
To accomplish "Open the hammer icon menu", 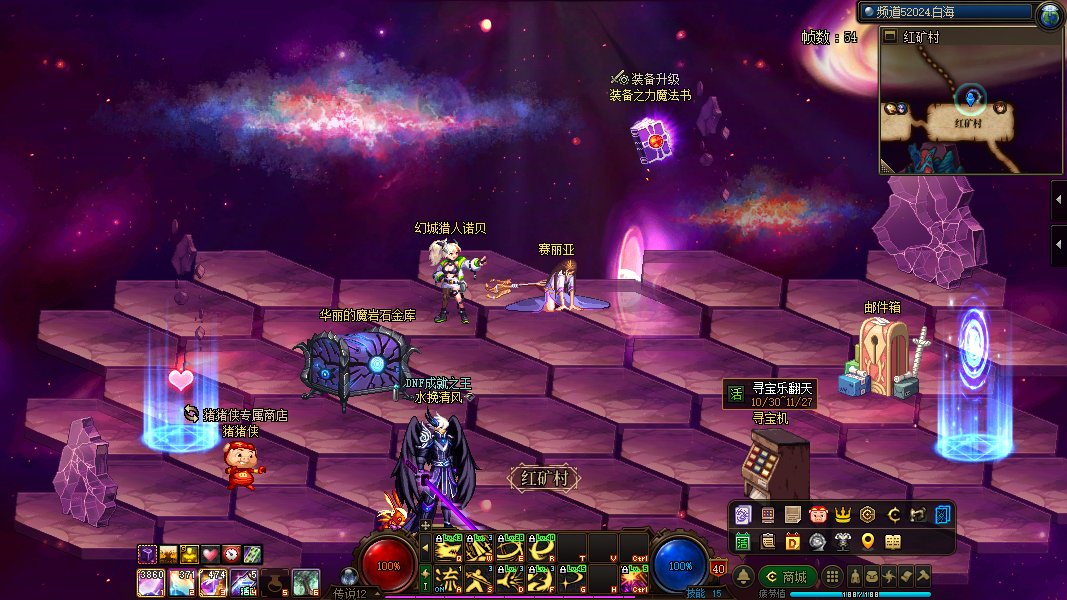I will pyautogui.click(x=923, y=577).
